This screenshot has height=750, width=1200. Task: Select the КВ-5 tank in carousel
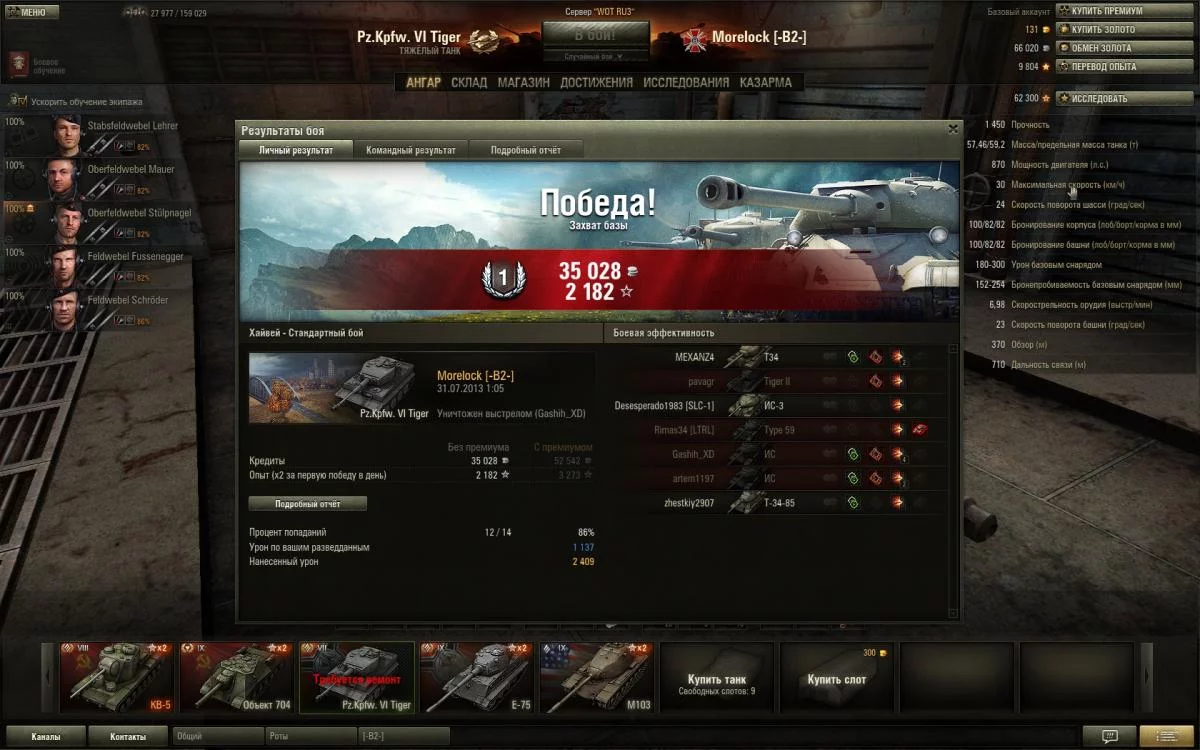click(x=117, y=677)
